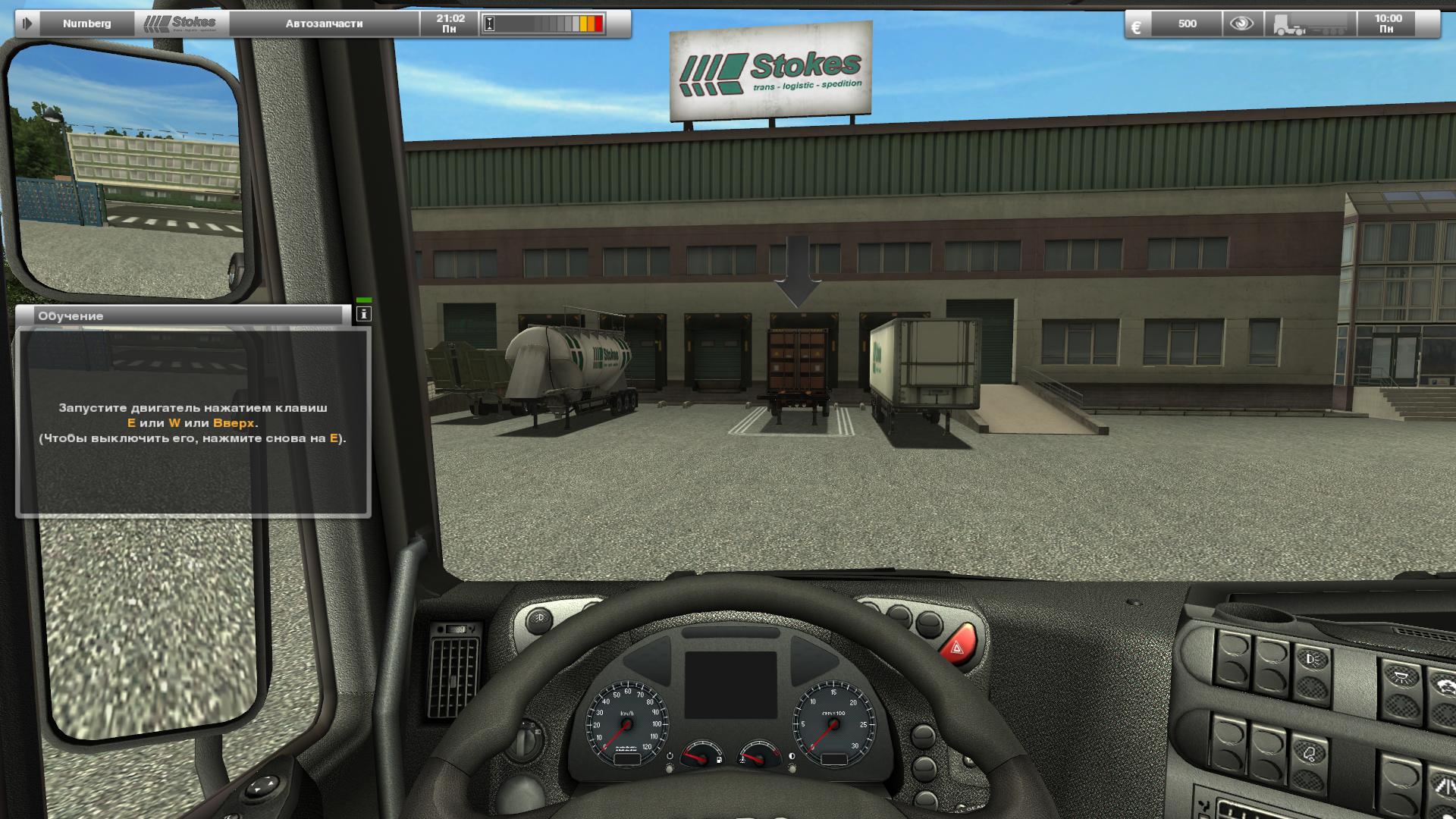Click the left side mirror view
Image resolution: width=1456 pixels, height=819 pixels.
pos(125,167)
